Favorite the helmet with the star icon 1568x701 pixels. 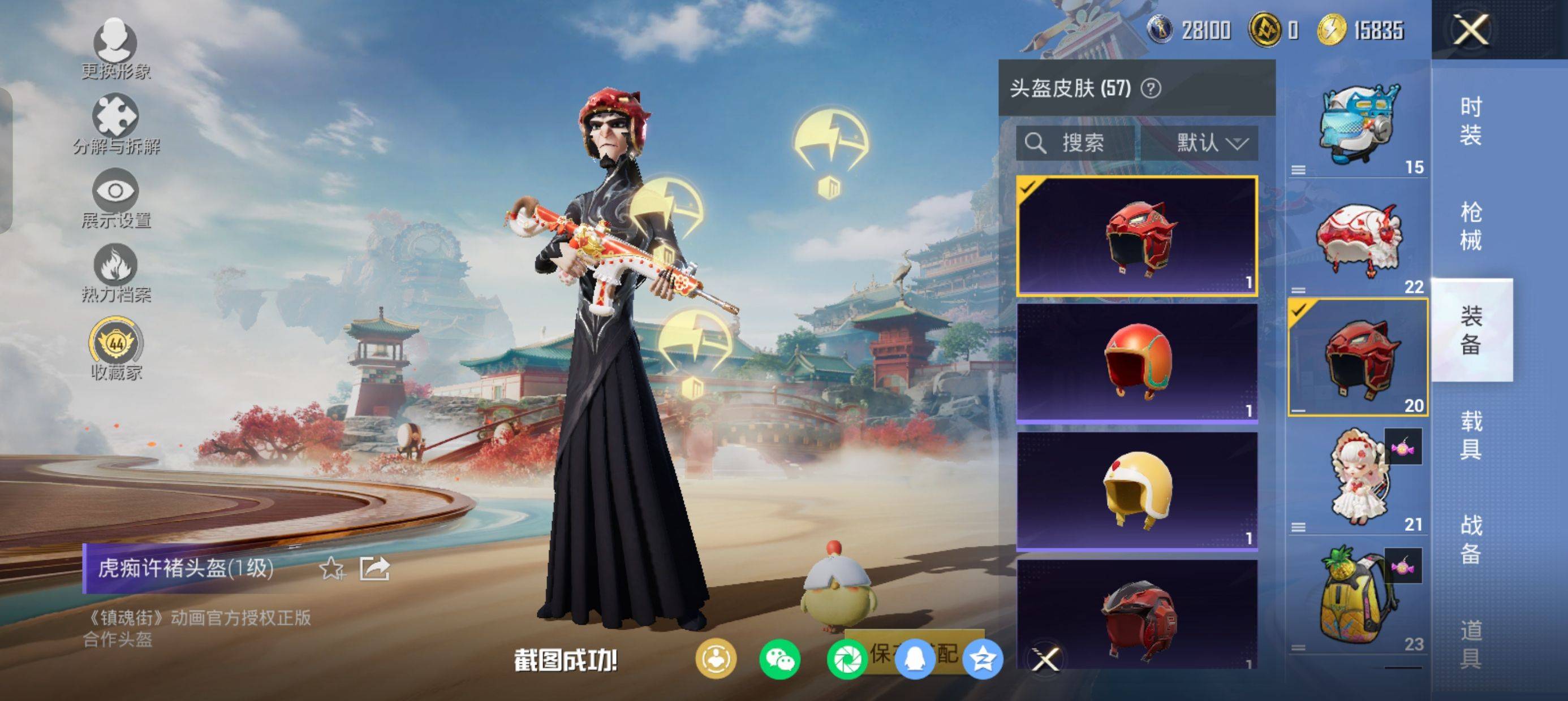[x=331, y=569]
